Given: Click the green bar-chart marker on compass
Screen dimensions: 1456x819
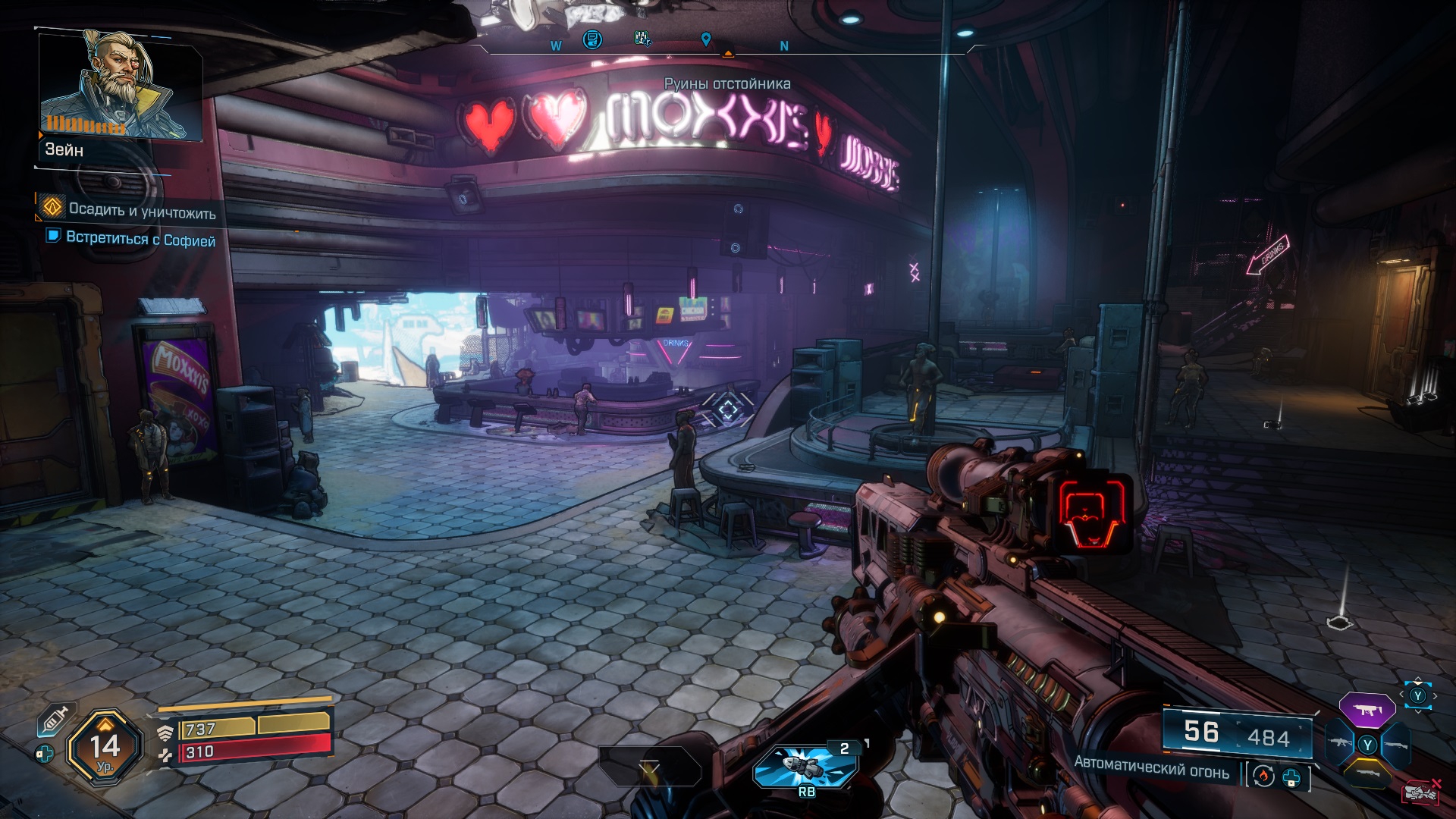Looking at the screenshot, I should pyautogui.click(x=642, y=38).
